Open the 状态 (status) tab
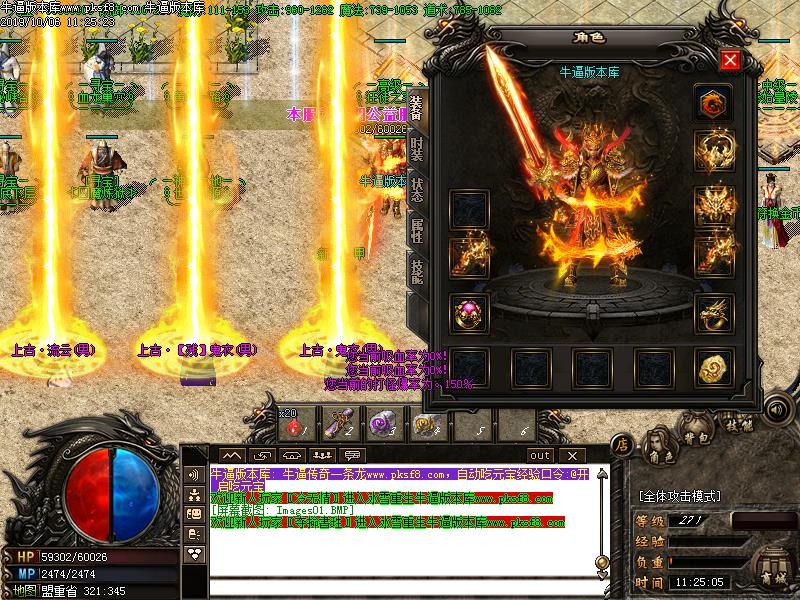Viewport: 800px width, 600px height. click(418, 192)
